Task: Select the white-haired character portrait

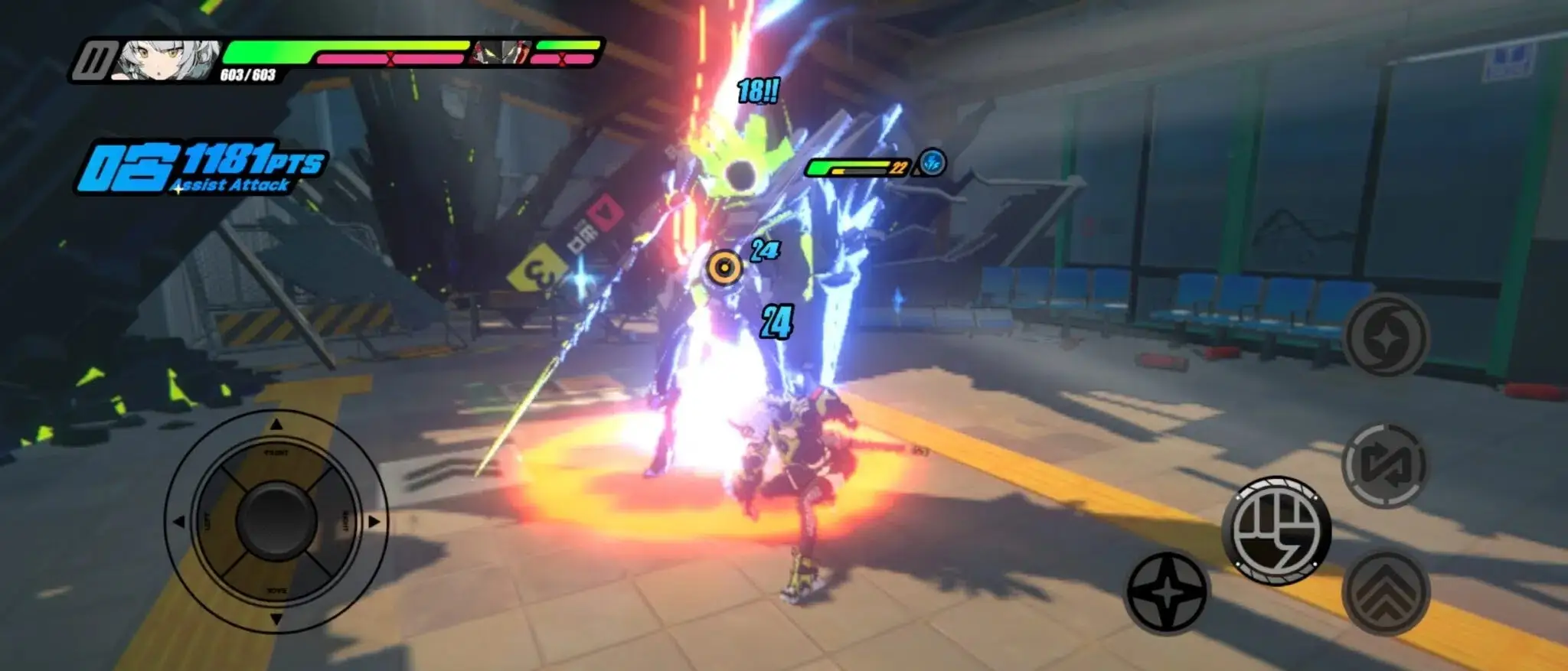Action: 162,60
